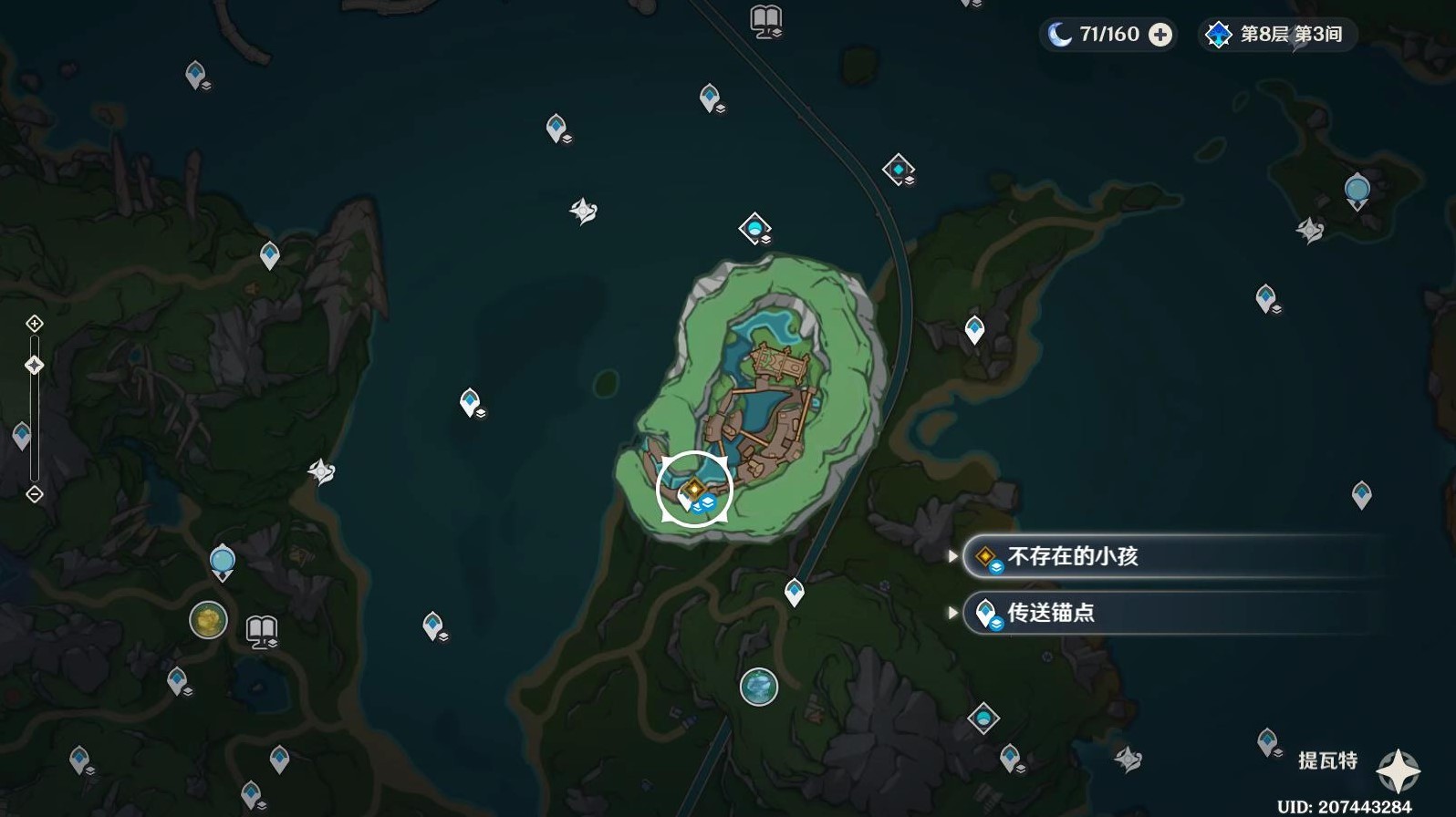Expand the arrow next to 不存在的小孩 entry

point(954,556)
